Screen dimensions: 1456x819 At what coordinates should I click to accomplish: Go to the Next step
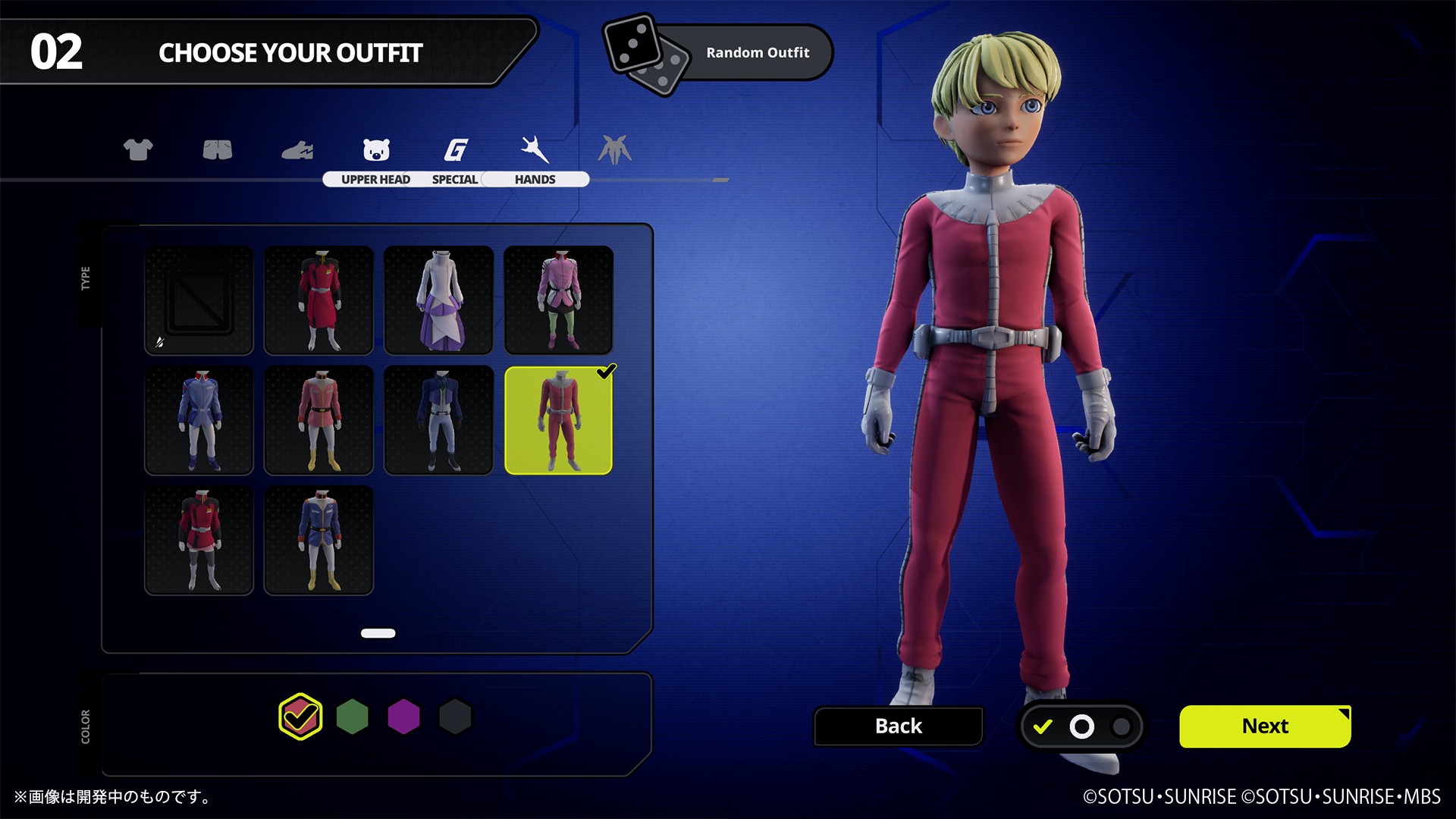click(x=1264, y=726)
